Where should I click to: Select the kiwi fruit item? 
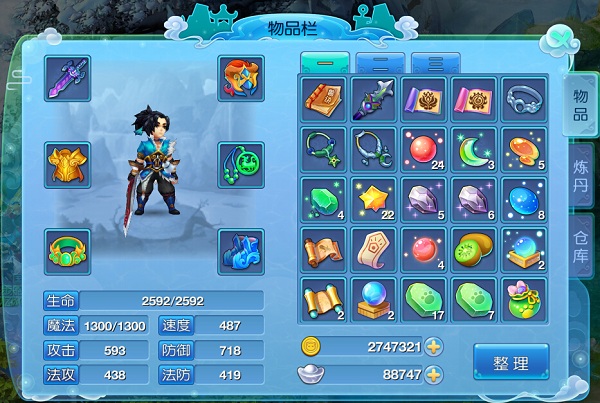[474, 248]
